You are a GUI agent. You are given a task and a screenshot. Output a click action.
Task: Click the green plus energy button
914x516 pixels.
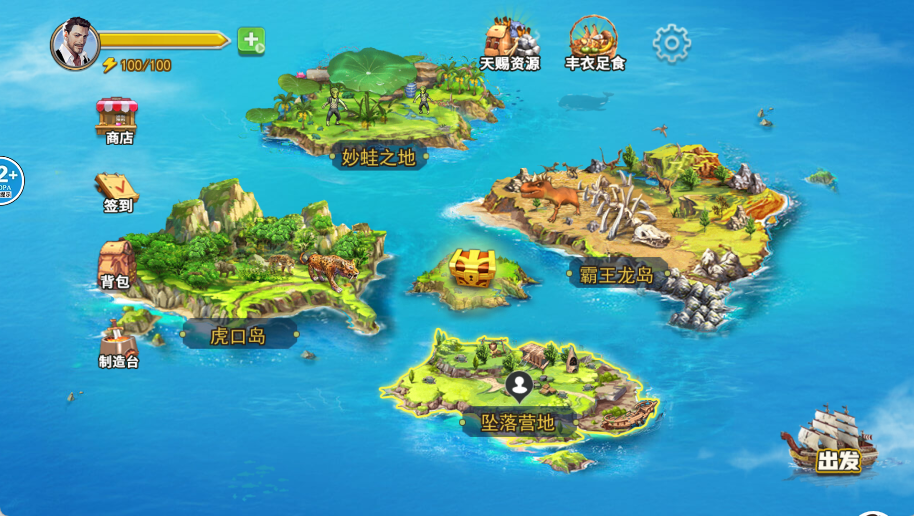[x=251, y=41]
